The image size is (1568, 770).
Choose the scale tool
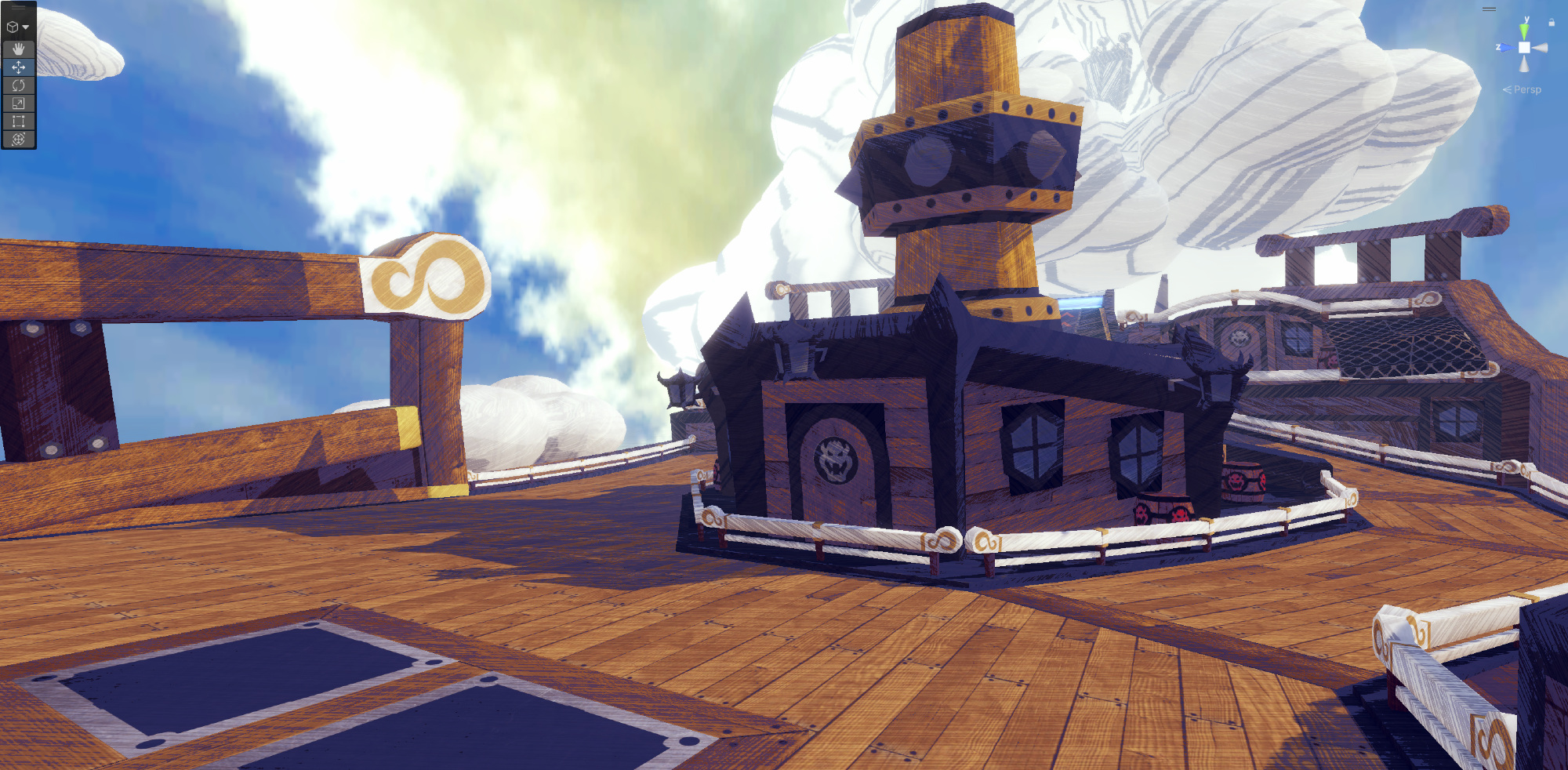tap(18, 104)
